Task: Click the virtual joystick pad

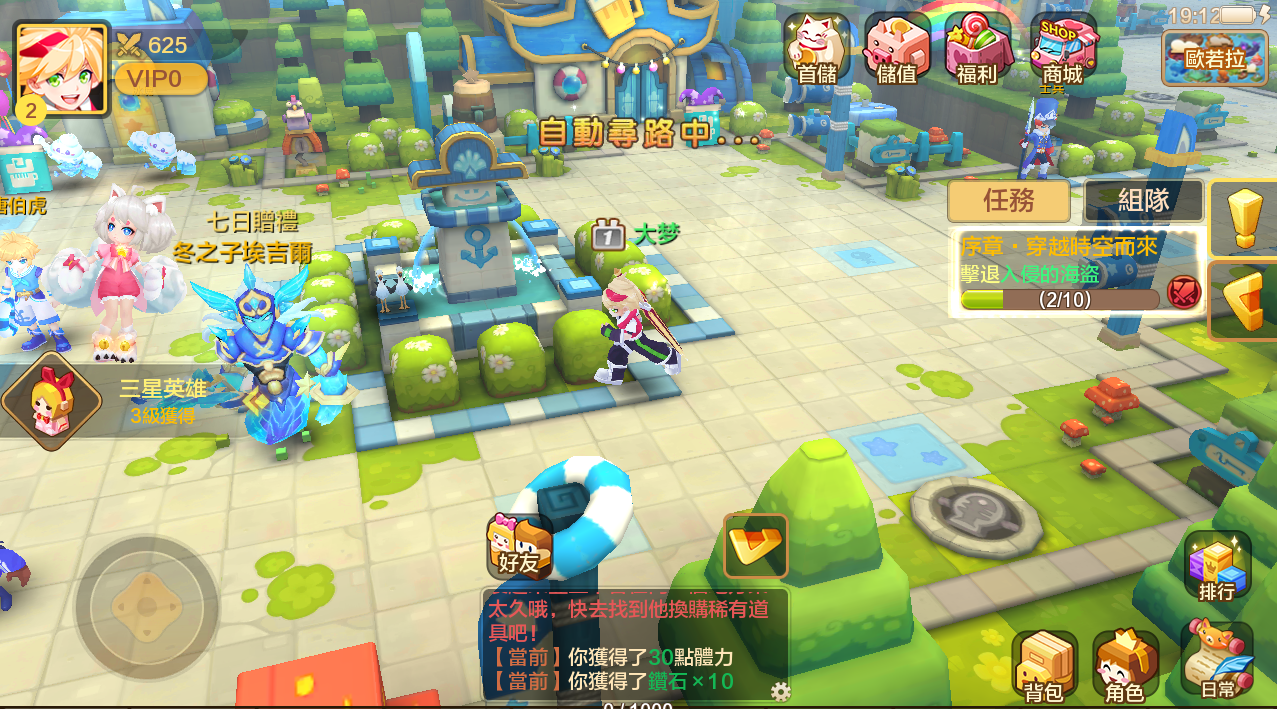Action: click(146, 607)
